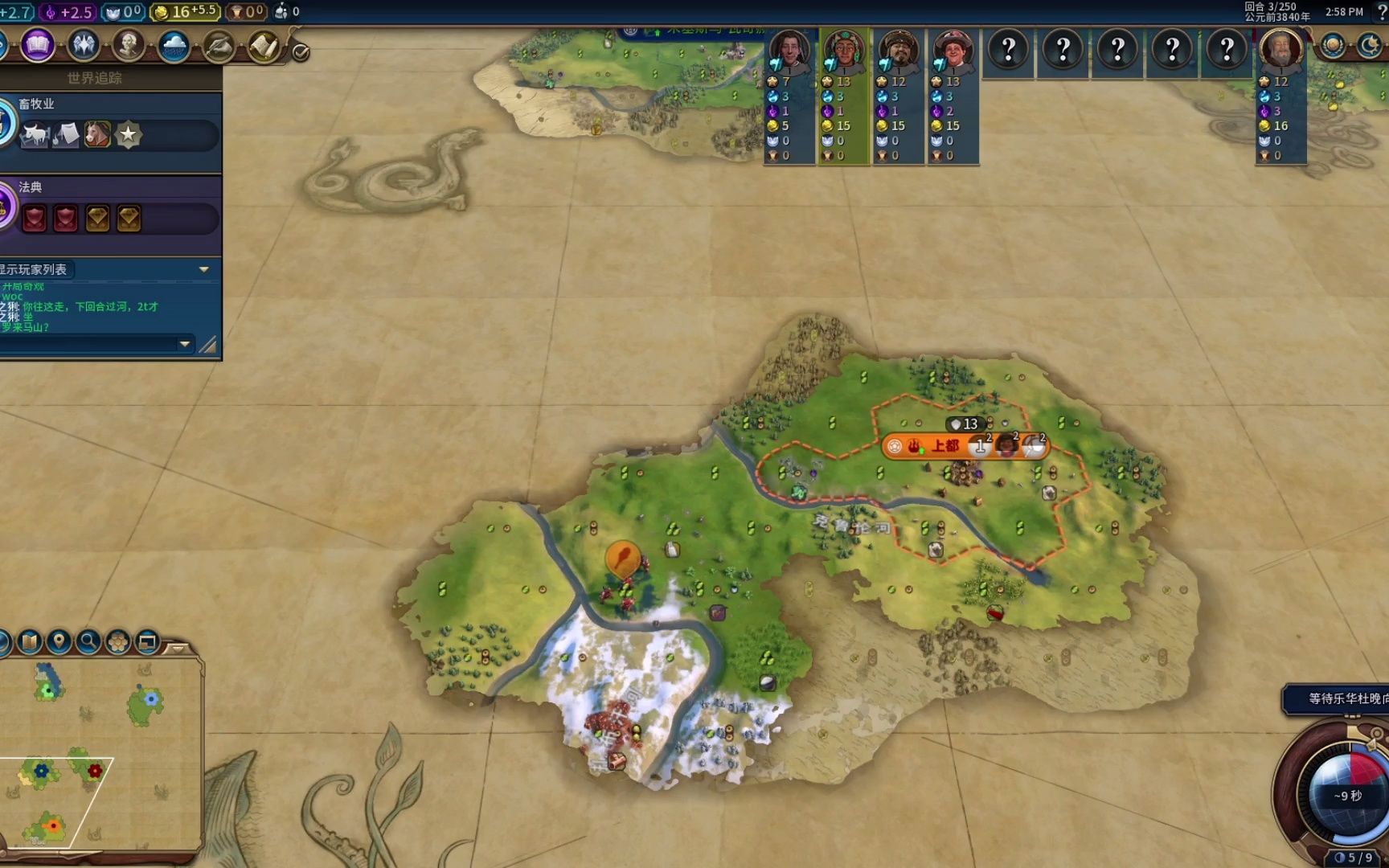
Task: Open the map search magnifier
Action: pyautogui.click(x=88, y=641)
